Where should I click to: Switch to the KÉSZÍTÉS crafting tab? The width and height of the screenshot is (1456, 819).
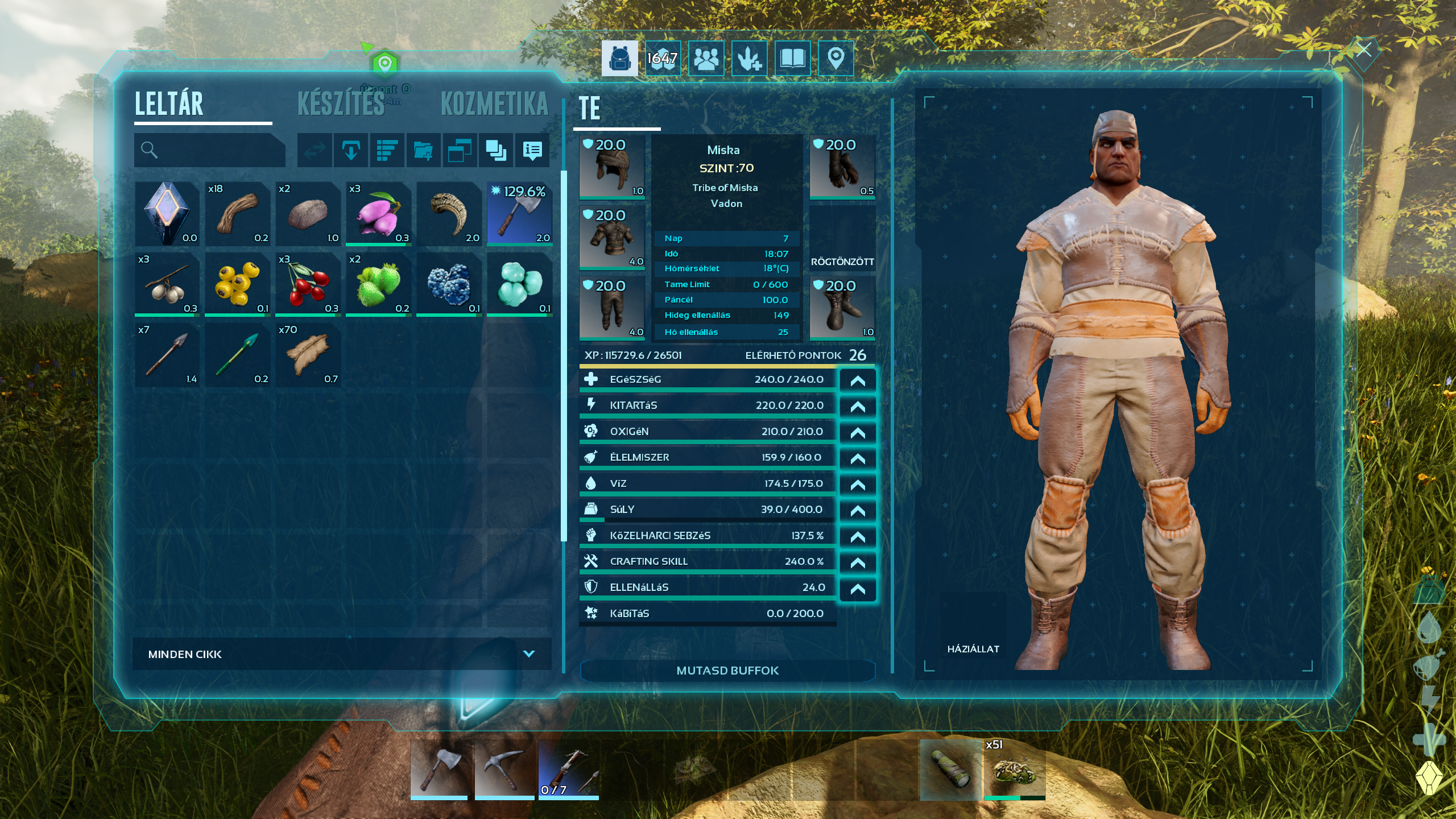[341, 104]
